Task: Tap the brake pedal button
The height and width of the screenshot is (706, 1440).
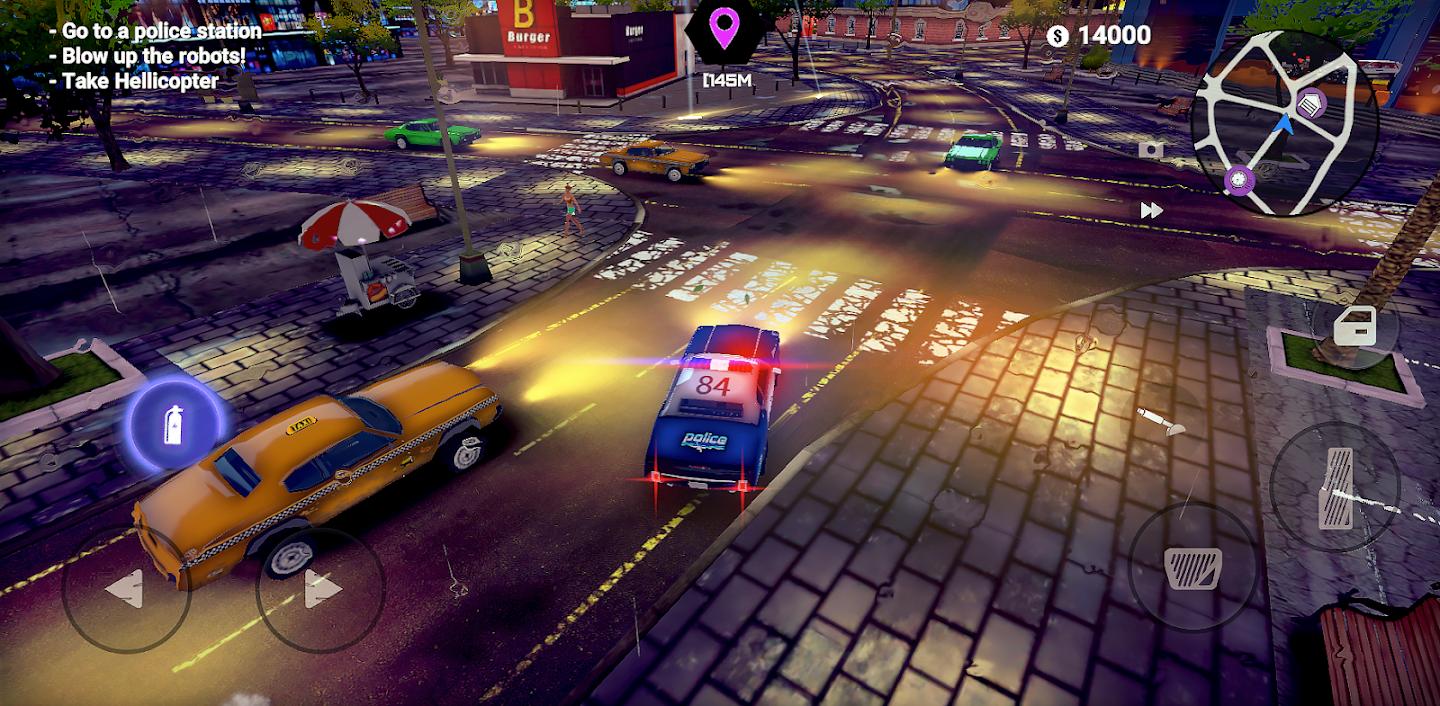Action: 1192,567
